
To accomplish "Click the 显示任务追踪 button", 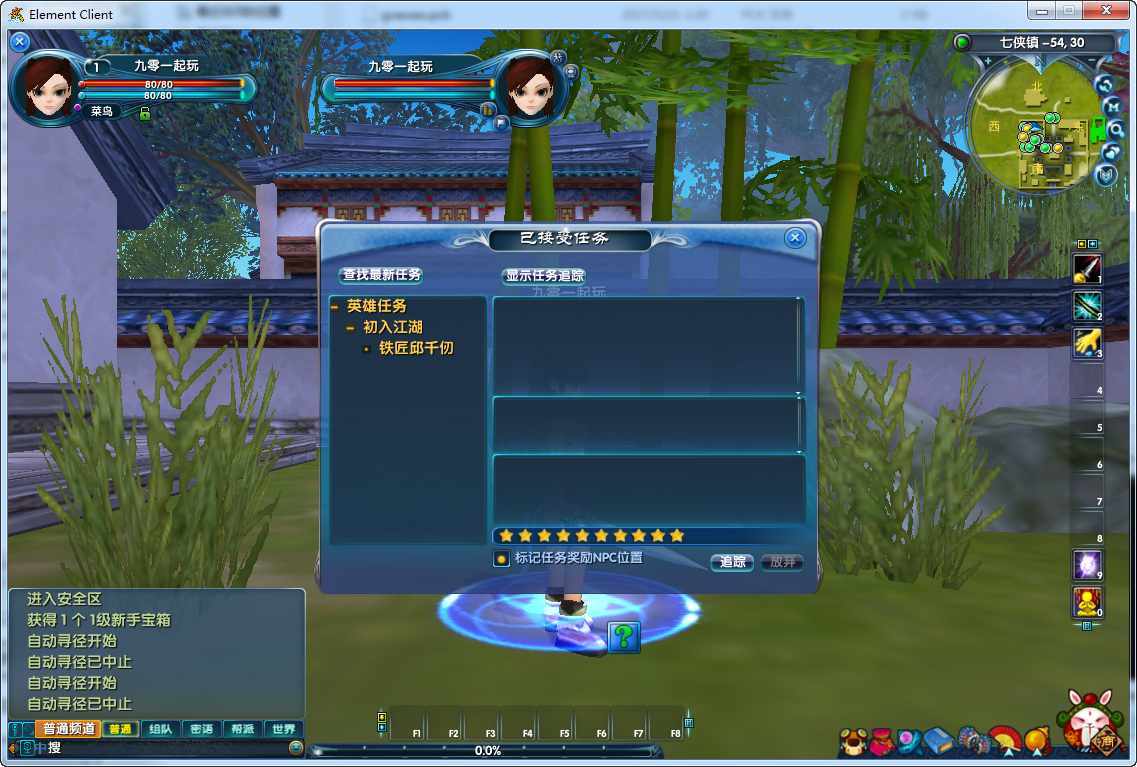I will (544, 276).
